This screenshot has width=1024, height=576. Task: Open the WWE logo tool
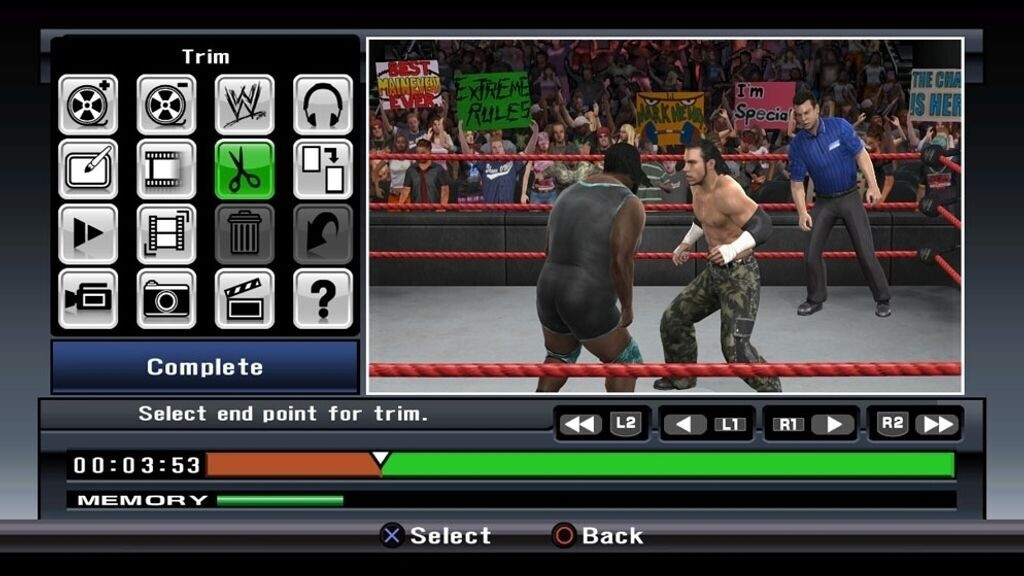[x=244, y=104]
